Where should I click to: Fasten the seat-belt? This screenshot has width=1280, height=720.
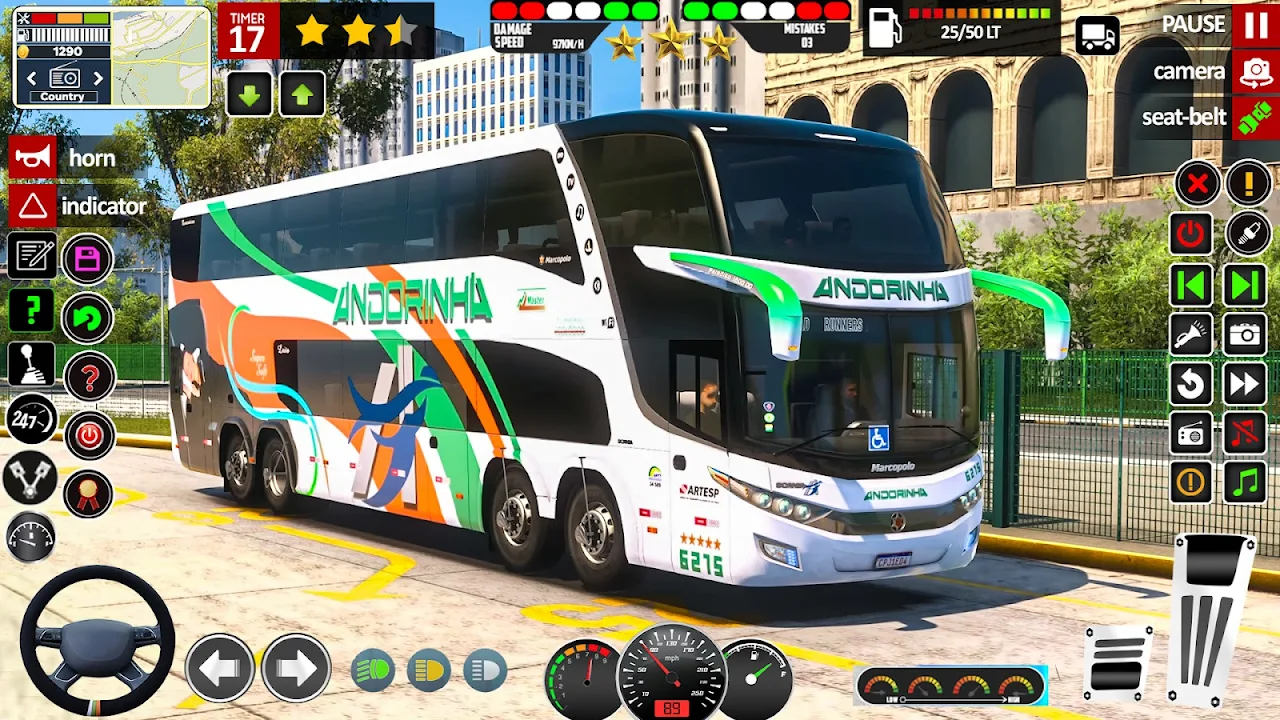(1254, 118)
